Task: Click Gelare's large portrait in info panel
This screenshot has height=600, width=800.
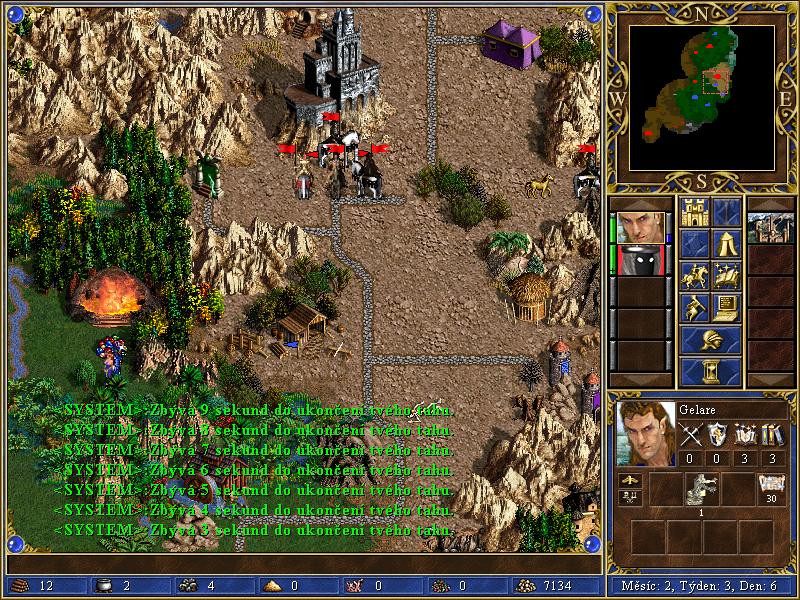Action: tap(643, 433)
